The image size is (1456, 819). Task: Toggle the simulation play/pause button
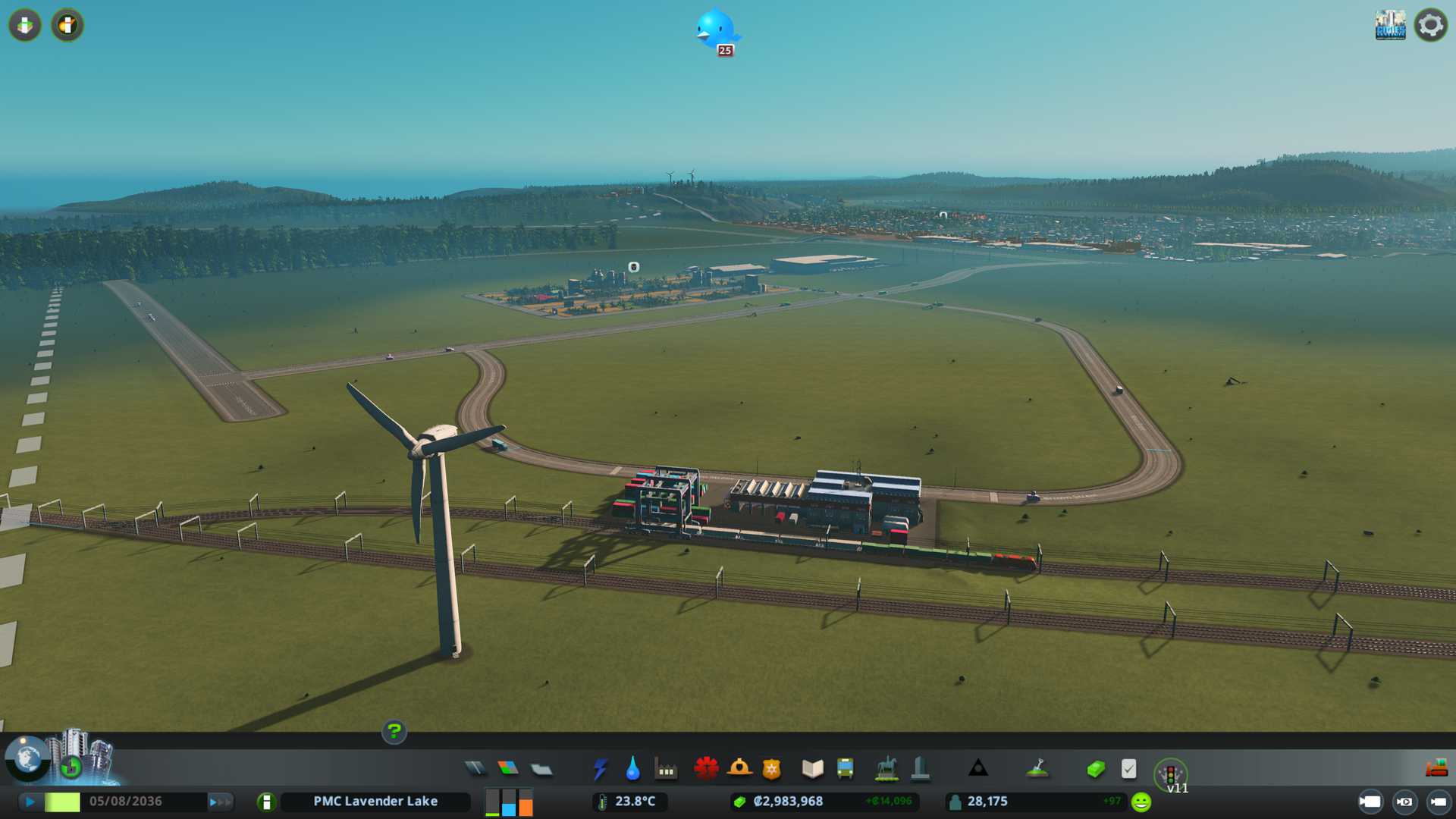30,802
